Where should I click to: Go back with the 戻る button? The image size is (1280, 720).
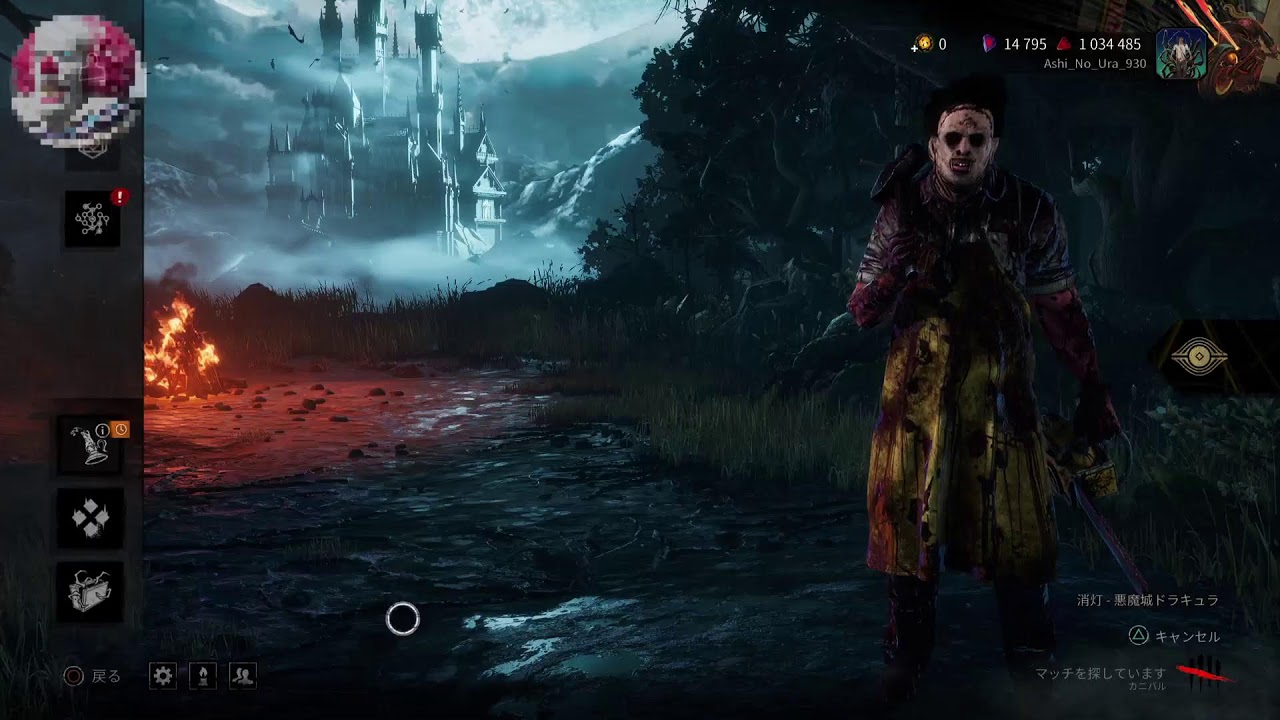pyautogui.click(x=92, y=676)
